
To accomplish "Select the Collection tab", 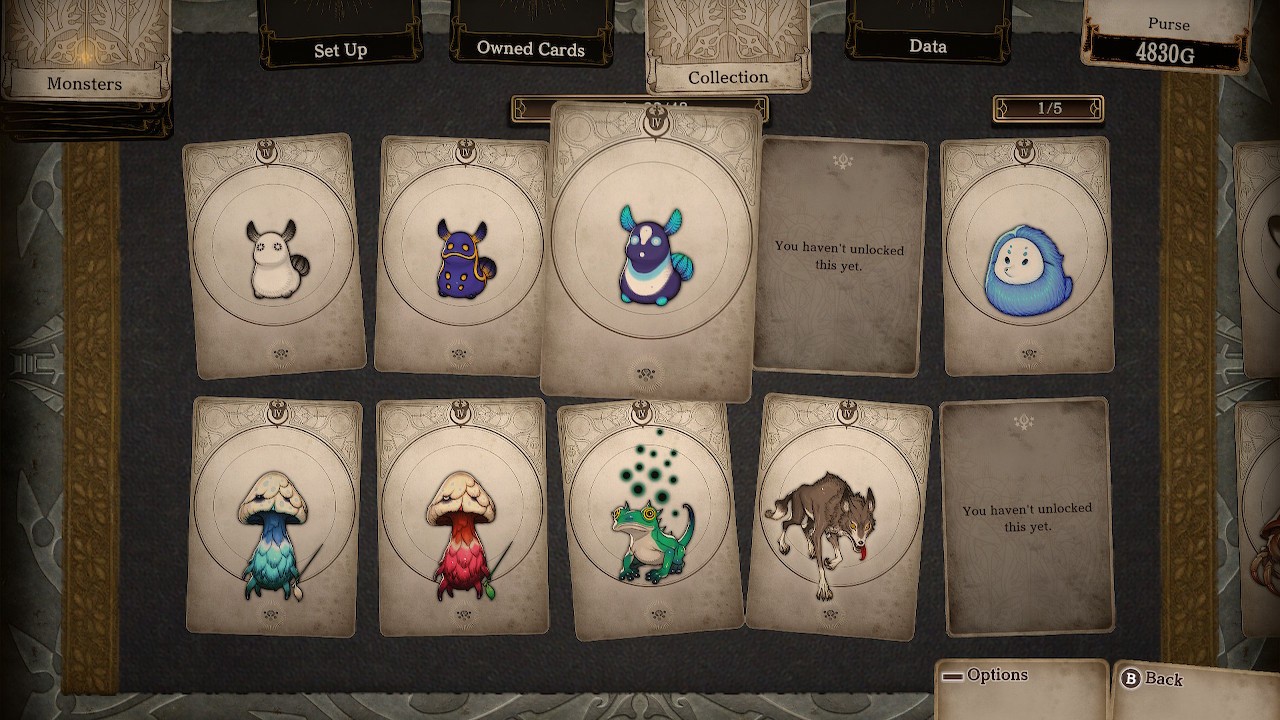I will click(728, 74).
